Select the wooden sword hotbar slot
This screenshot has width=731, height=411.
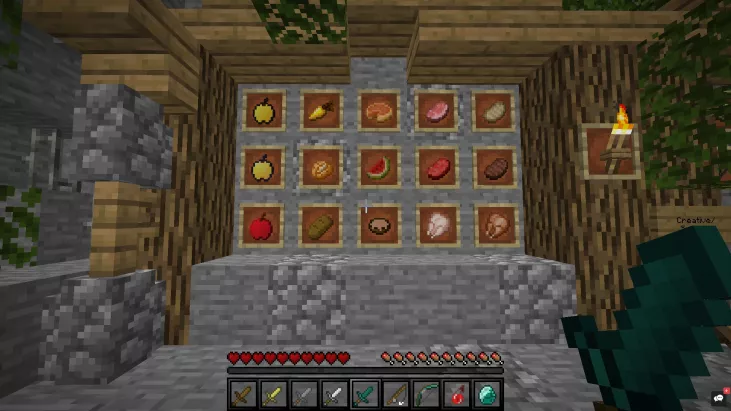click(x=244, y=394)
